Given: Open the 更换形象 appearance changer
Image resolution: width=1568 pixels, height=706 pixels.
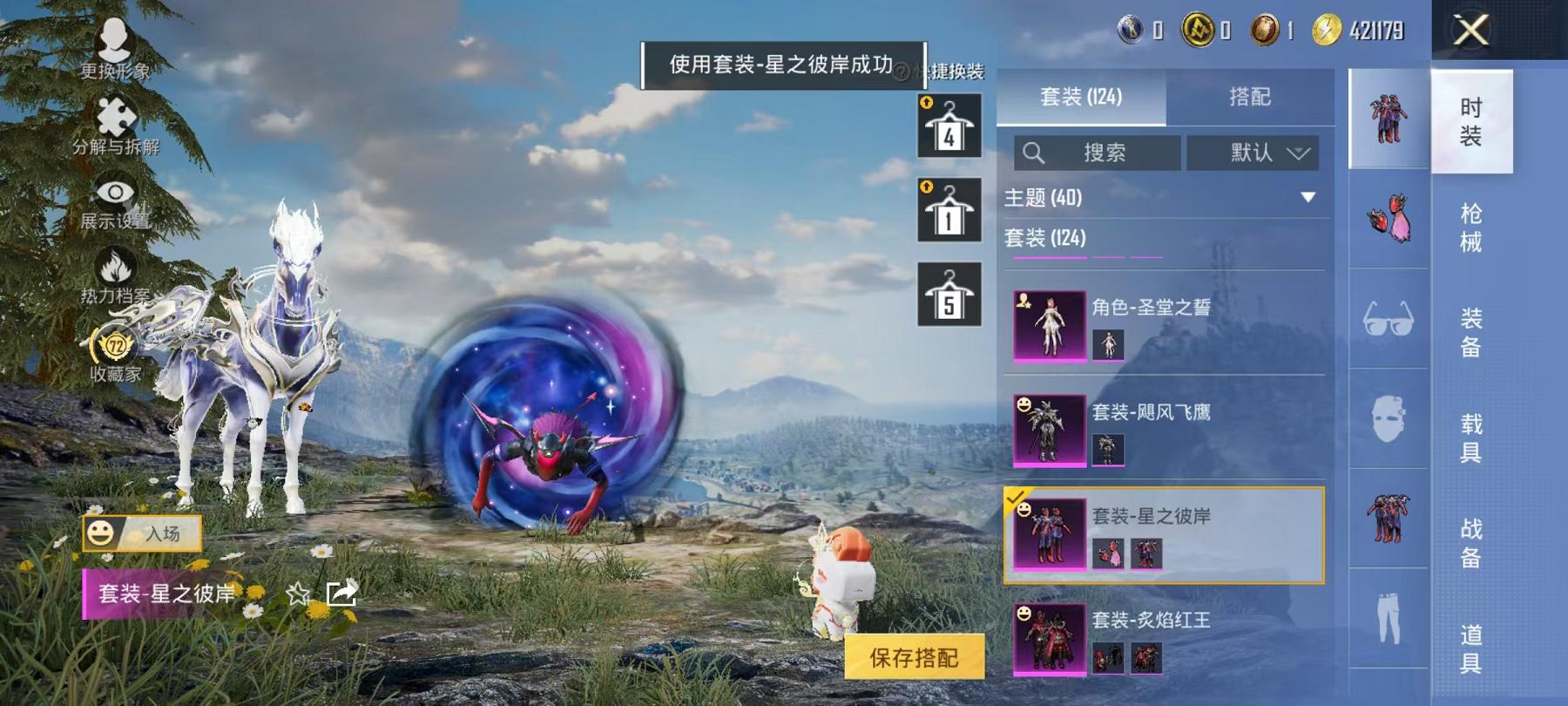Looking at the screenshot, I should (113, 39).
